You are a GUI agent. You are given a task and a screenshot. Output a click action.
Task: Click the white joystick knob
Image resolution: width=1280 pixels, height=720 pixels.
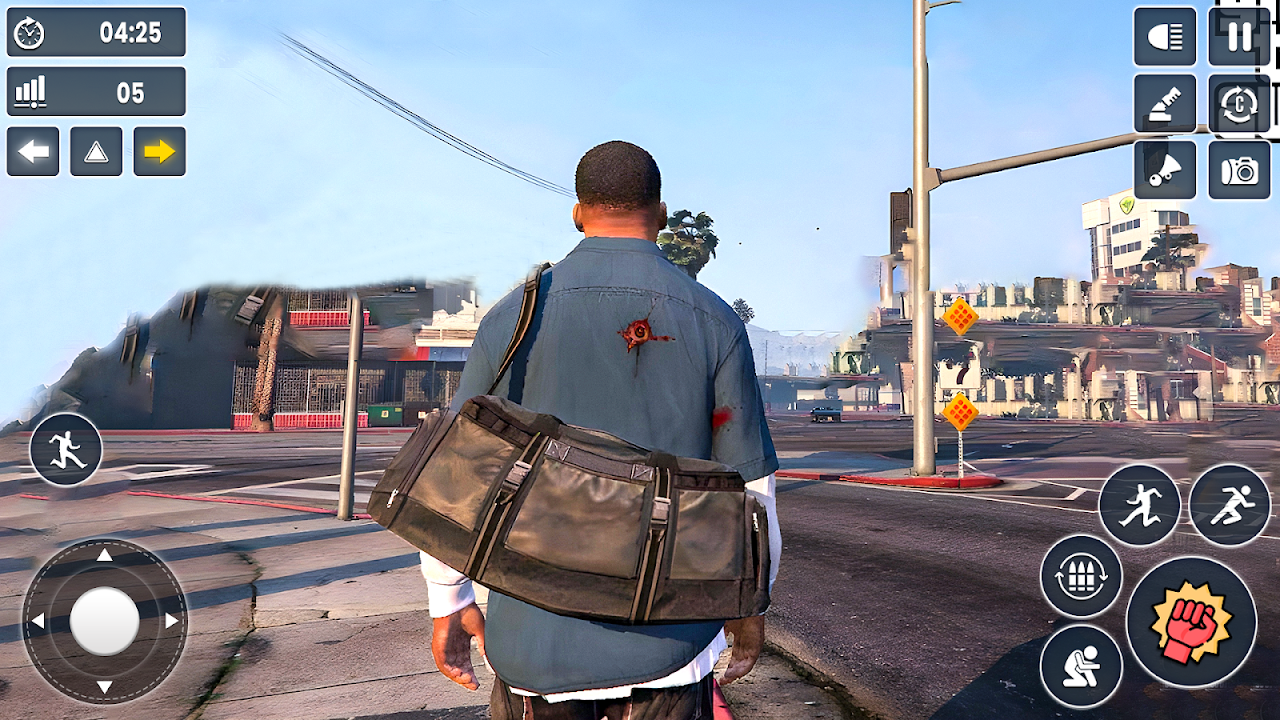104,621
